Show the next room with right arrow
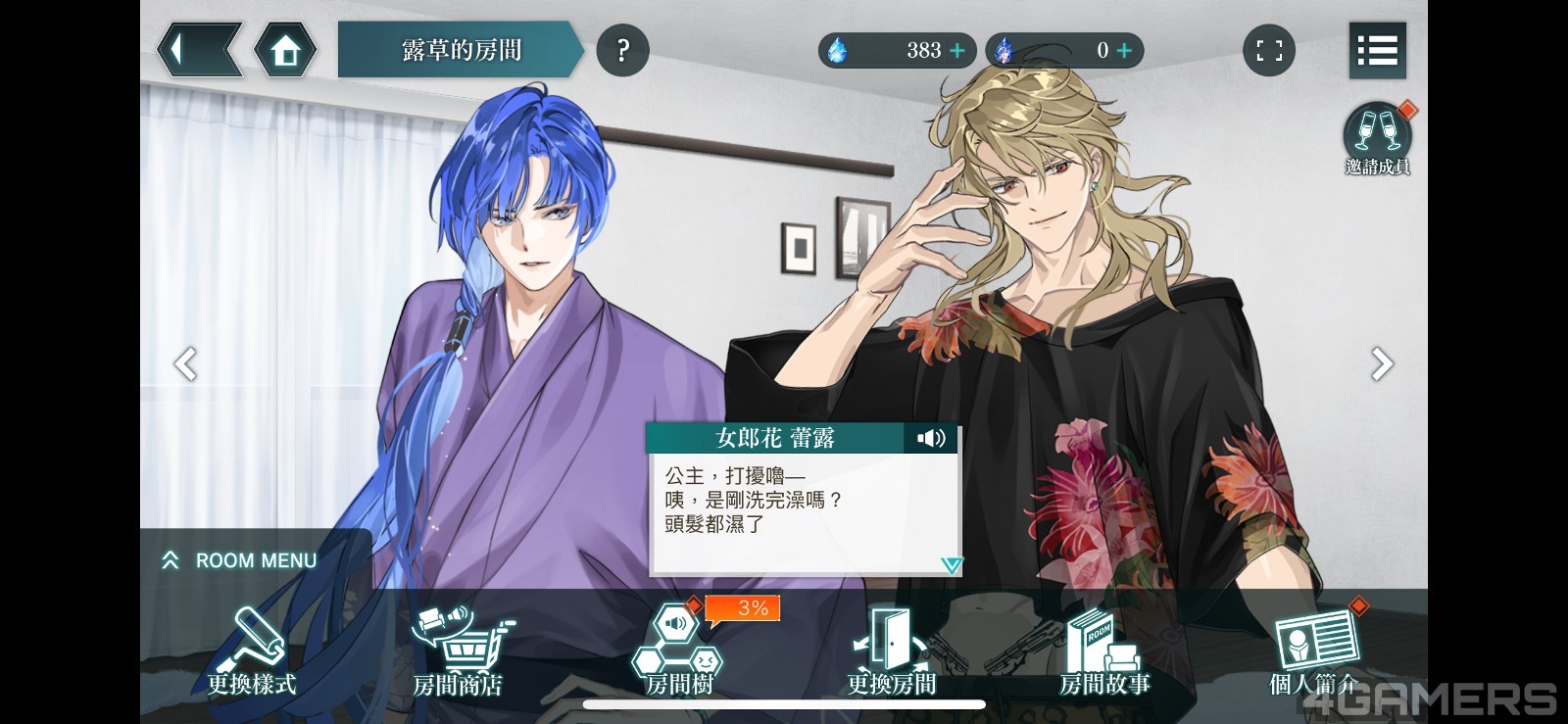Screen dimensions: 1568x724 click(1382, 363)
